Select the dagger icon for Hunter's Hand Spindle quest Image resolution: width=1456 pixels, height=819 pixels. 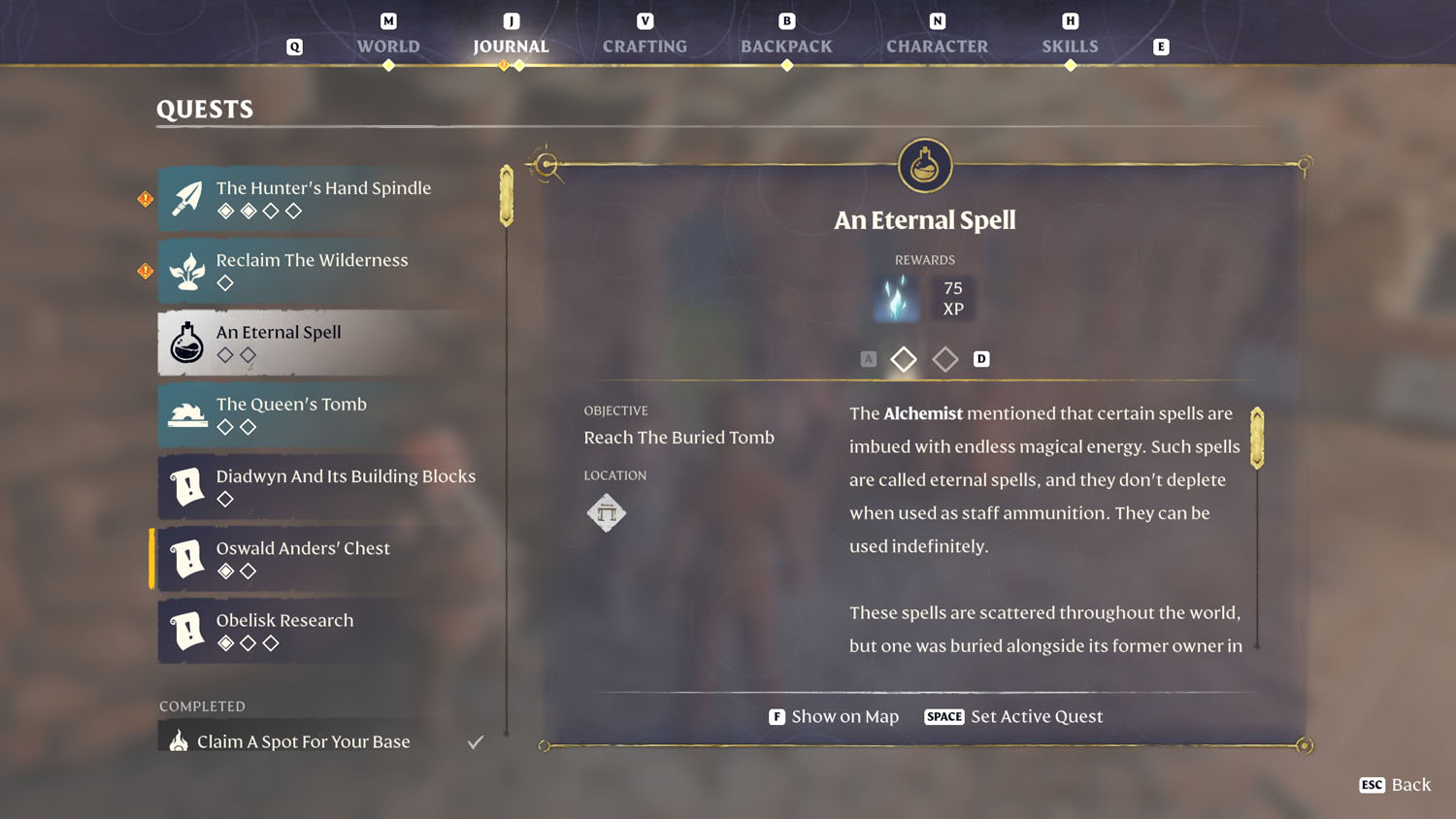pos(187,198)
